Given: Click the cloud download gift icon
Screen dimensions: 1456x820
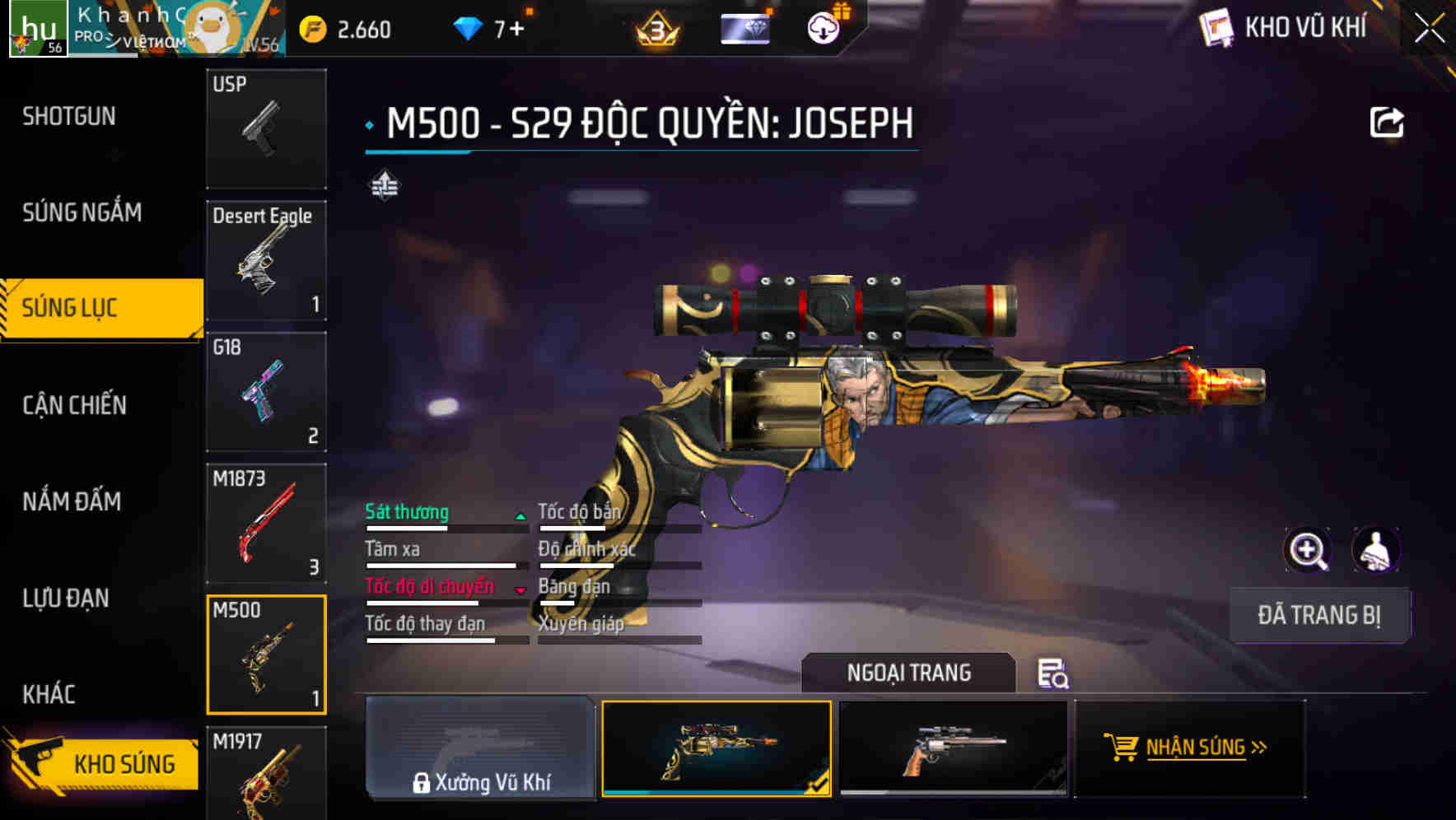Looking at the screenshot, I should (822, 27).
